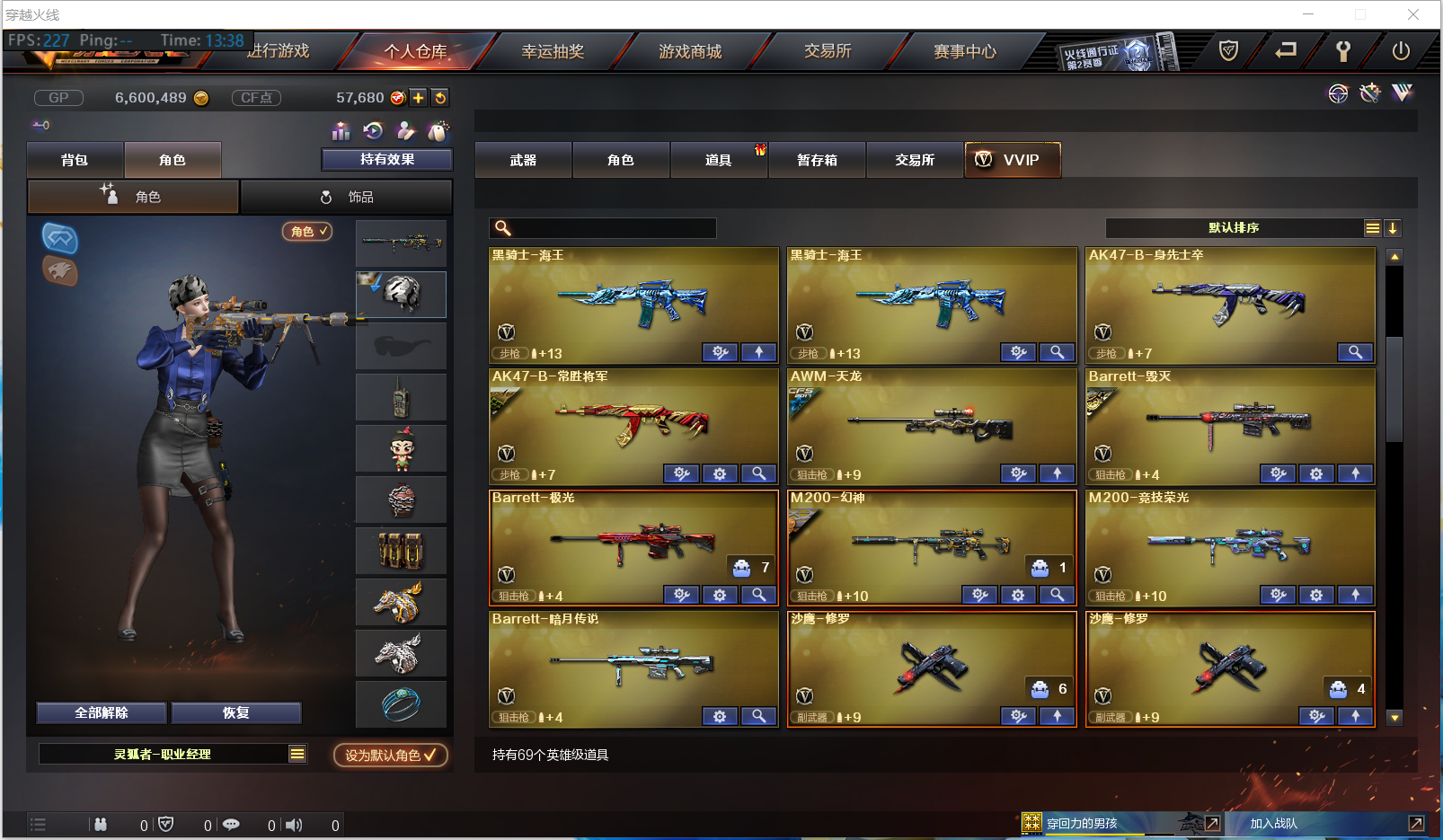
Task: Toggle the blue camo headgear slot in equipment list
Action: pos(401,294)
